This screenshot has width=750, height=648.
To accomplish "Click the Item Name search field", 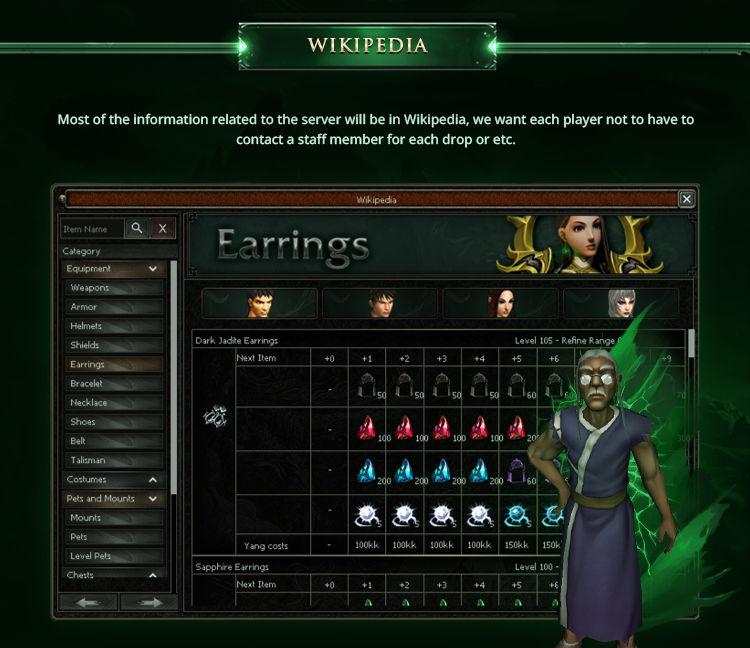I will (x=92, y=229).
